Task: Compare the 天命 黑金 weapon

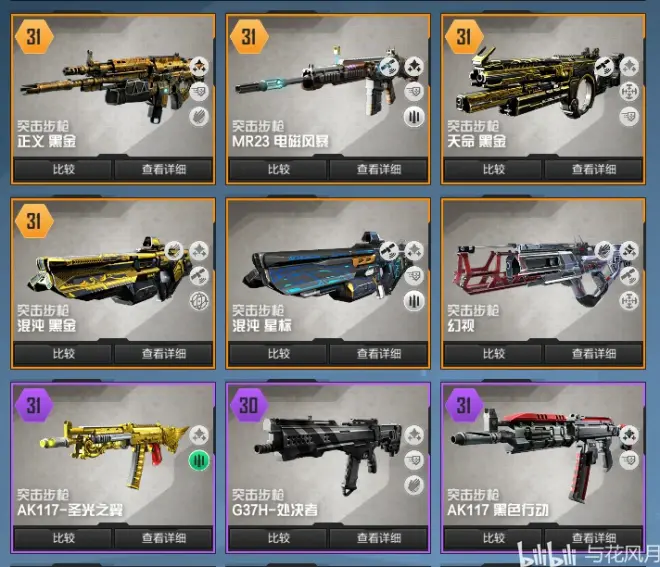Action: pos(494,169)
